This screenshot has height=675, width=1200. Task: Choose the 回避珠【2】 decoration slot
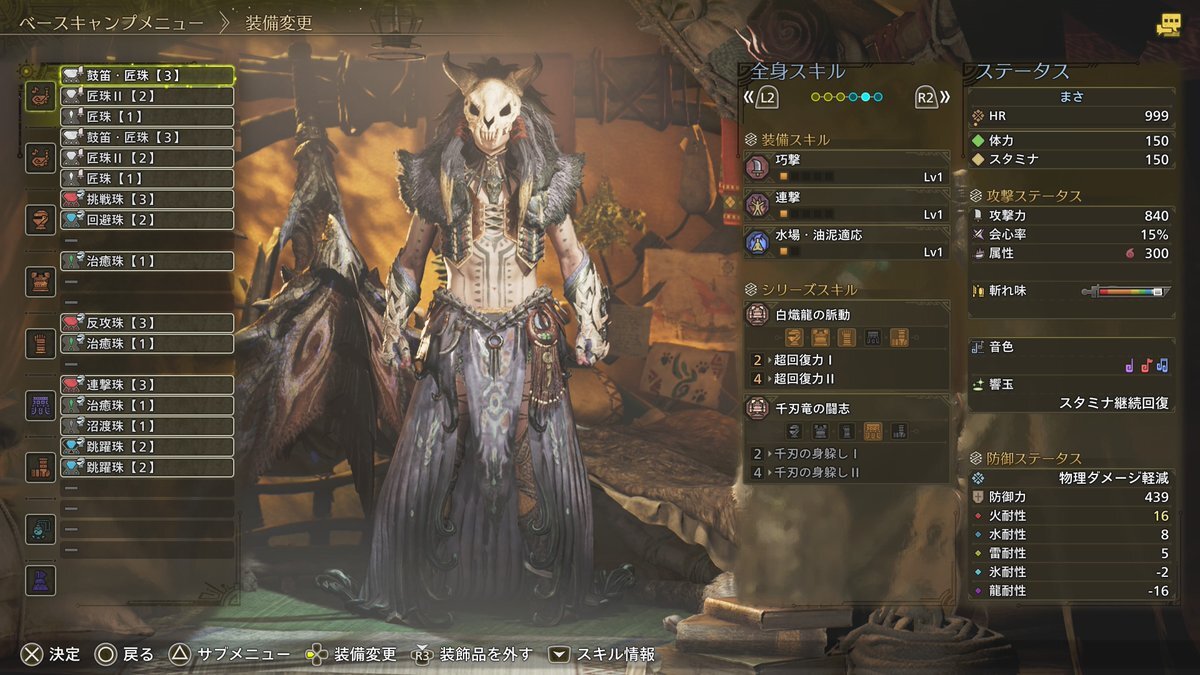(147, 220)
